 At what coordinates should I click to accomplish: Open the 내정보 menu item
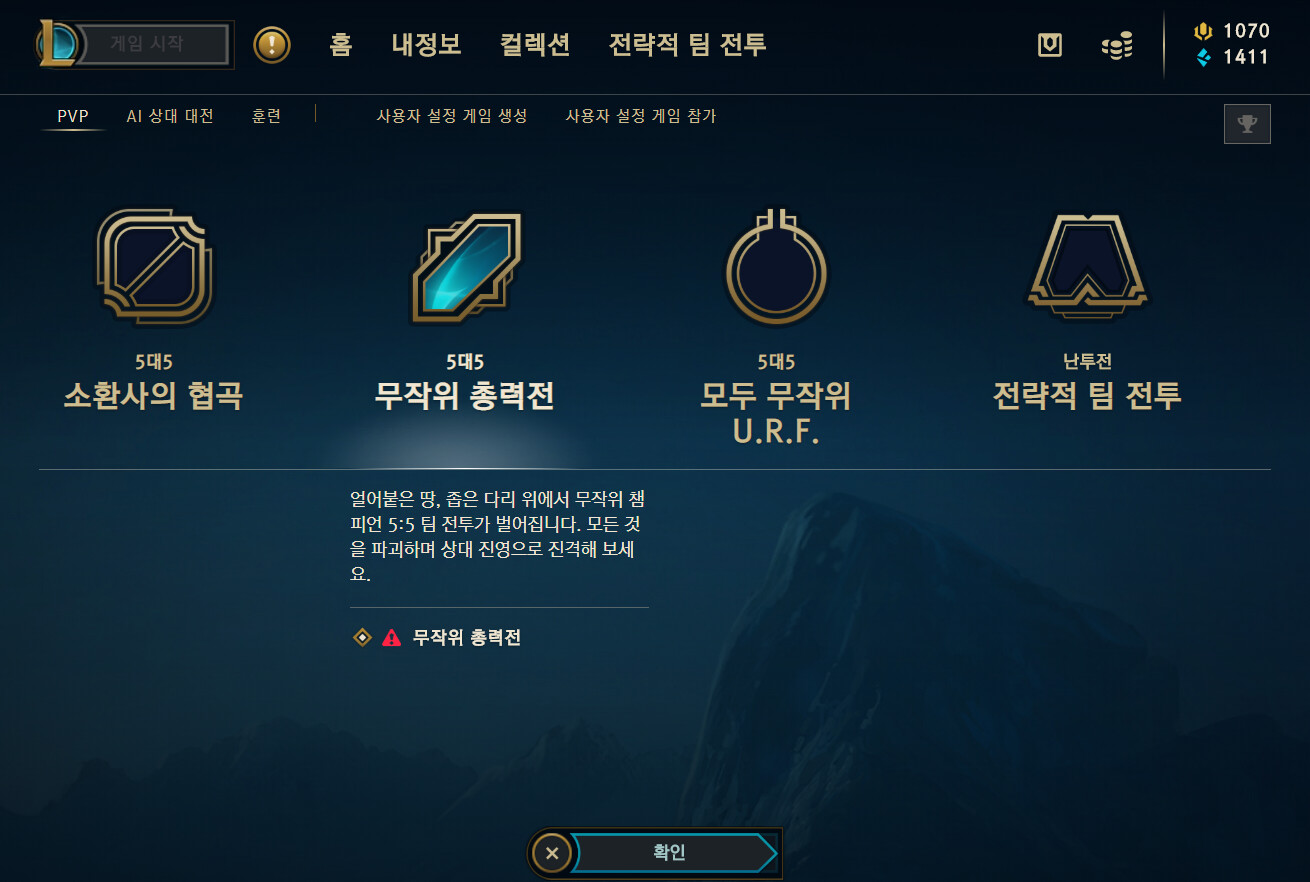pos(425,44)
